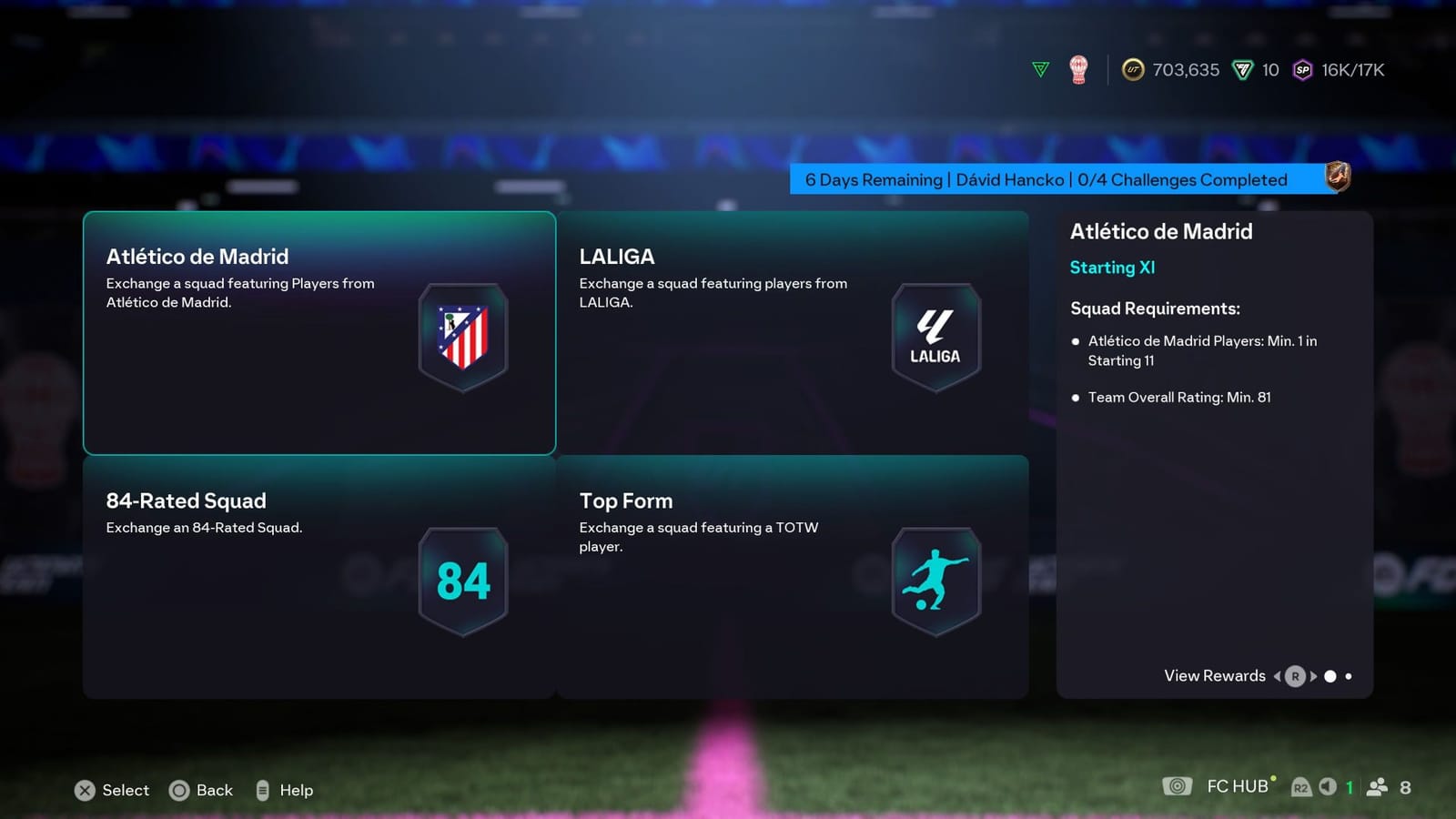
Task: Click the UT coins currency icon
Action: point(1131,69)
